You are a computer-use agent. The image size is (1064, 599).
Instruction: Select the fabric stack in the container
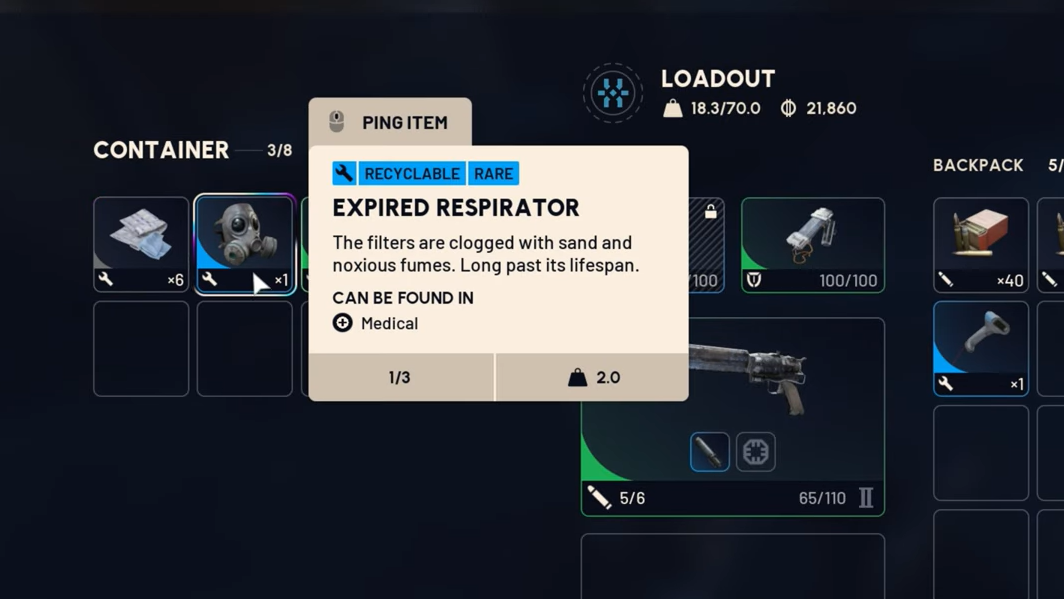(141, 244)
